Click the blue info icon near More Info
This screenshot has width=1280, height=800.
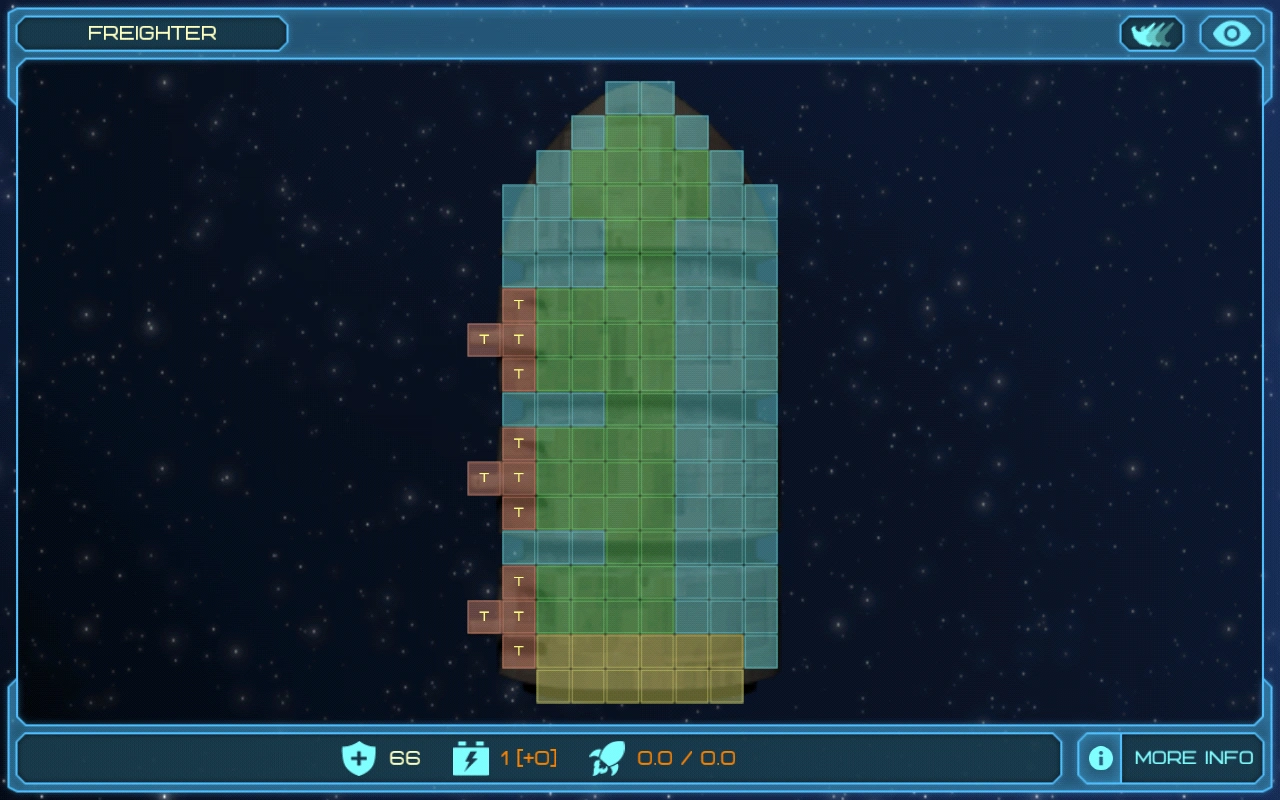point(1098,758)
